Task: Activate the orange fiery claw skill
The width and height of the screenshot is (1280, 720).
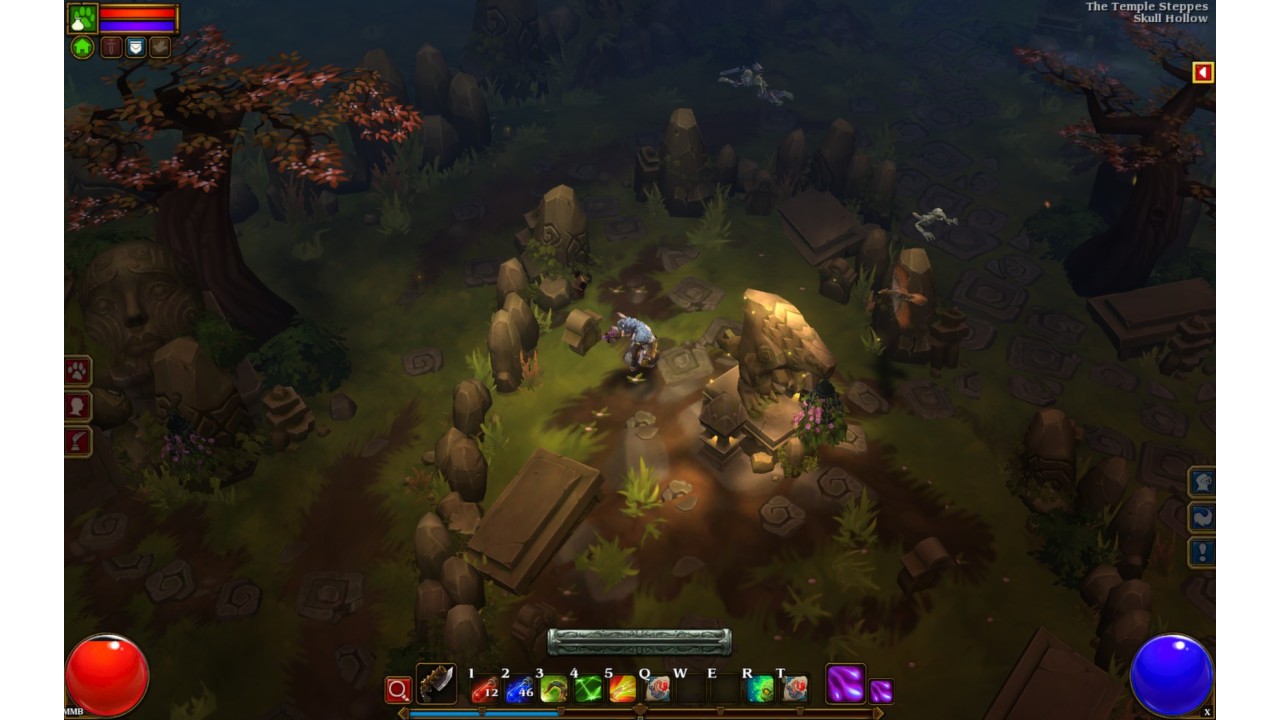Action: [622, 688]
